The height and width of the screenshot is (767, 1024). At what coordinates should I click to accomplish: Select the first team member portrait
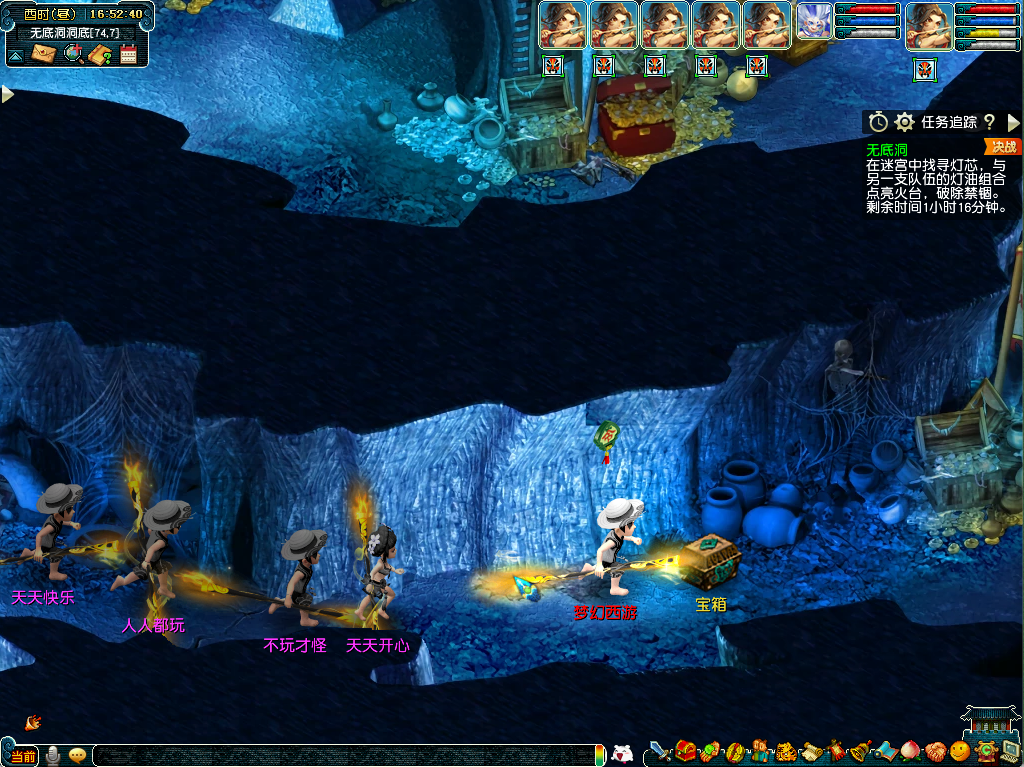tap(563, 26)
